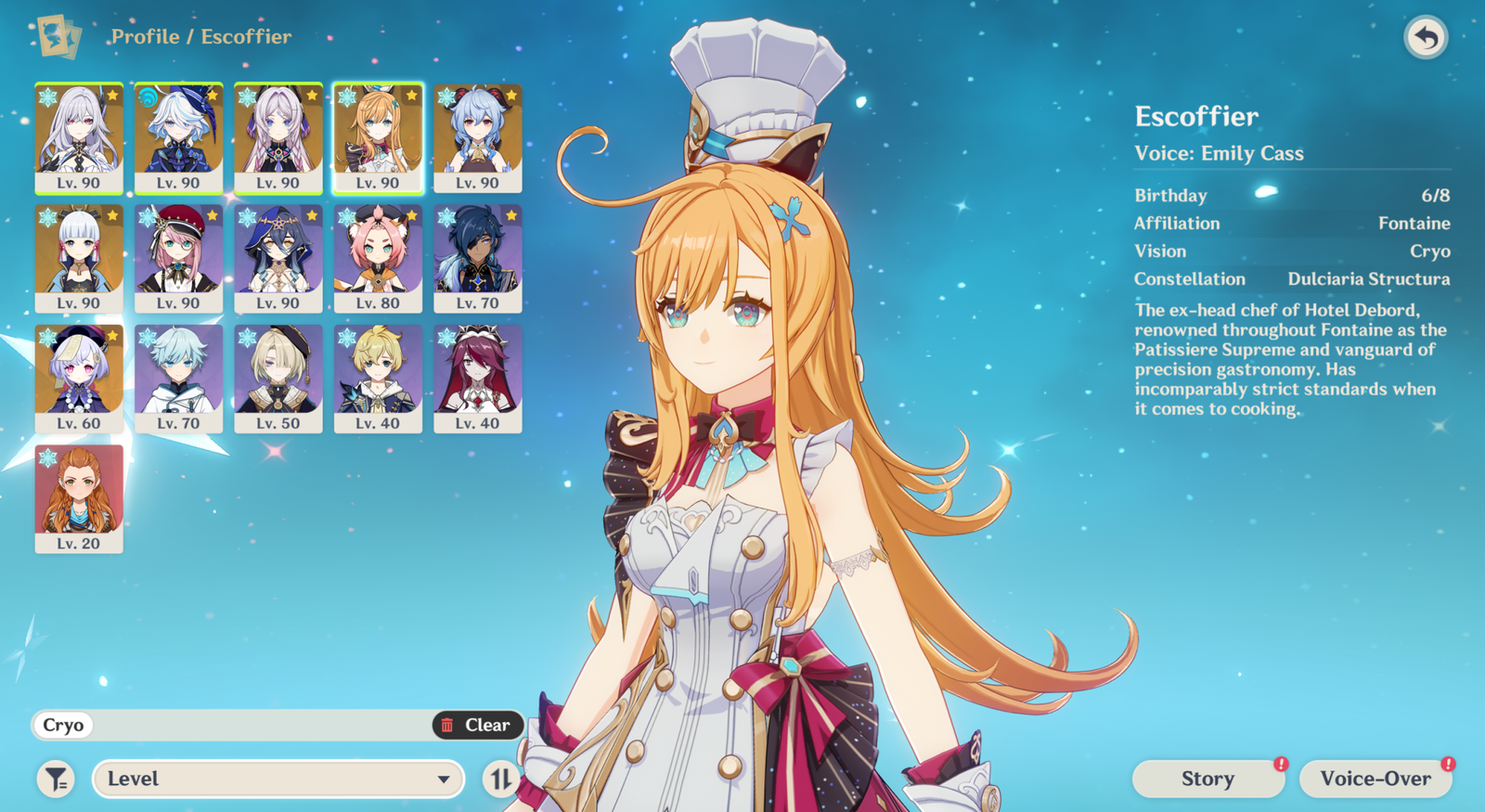This screenshot has width=1485, height=812.
Task: Choose Charlotte with the red beret
Action: (x=178, y=257)
